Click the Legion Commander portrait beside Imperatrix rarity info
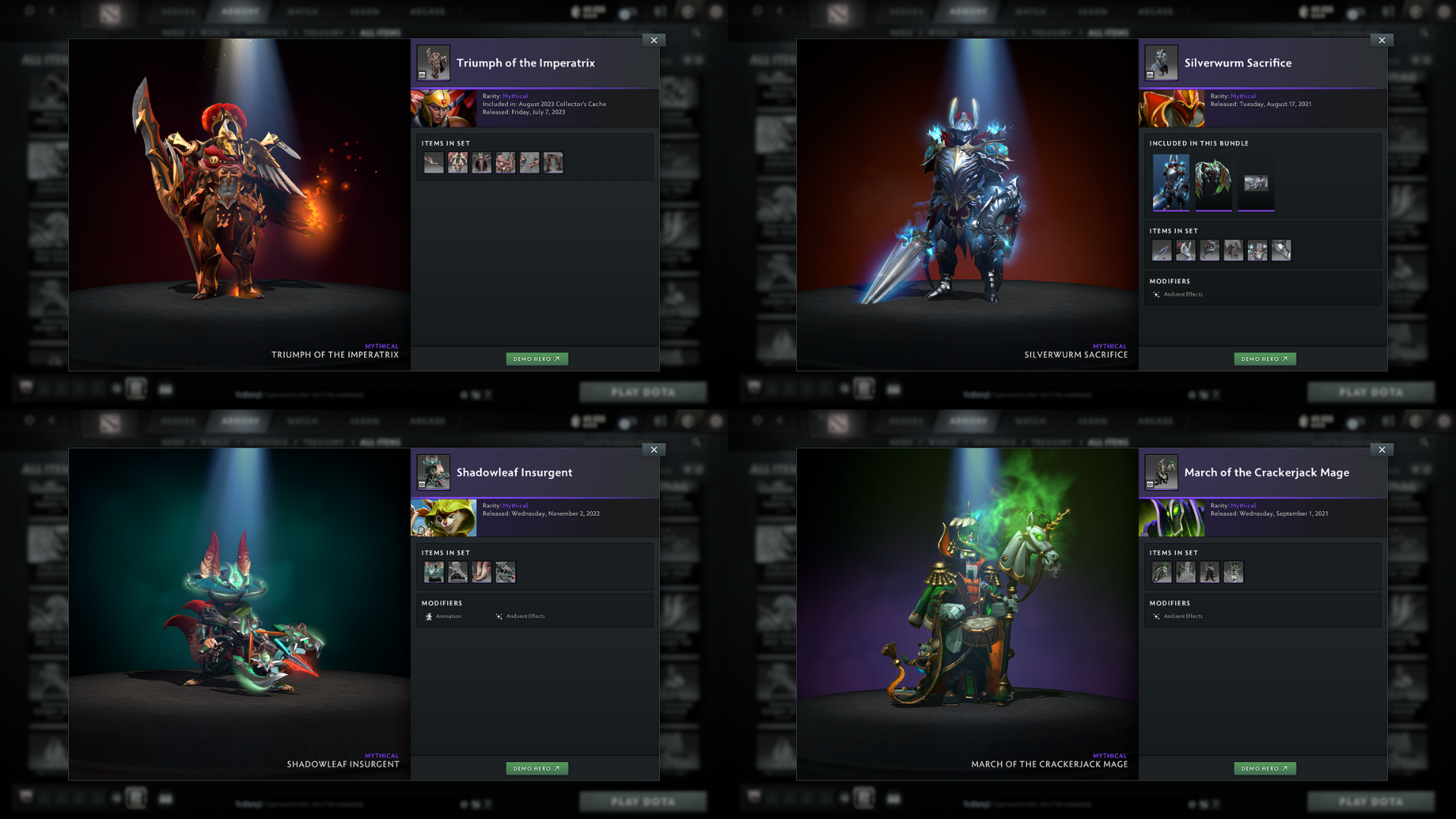Image resolution: width=1456 pixels, height=819 pixels. pos(444,108)
